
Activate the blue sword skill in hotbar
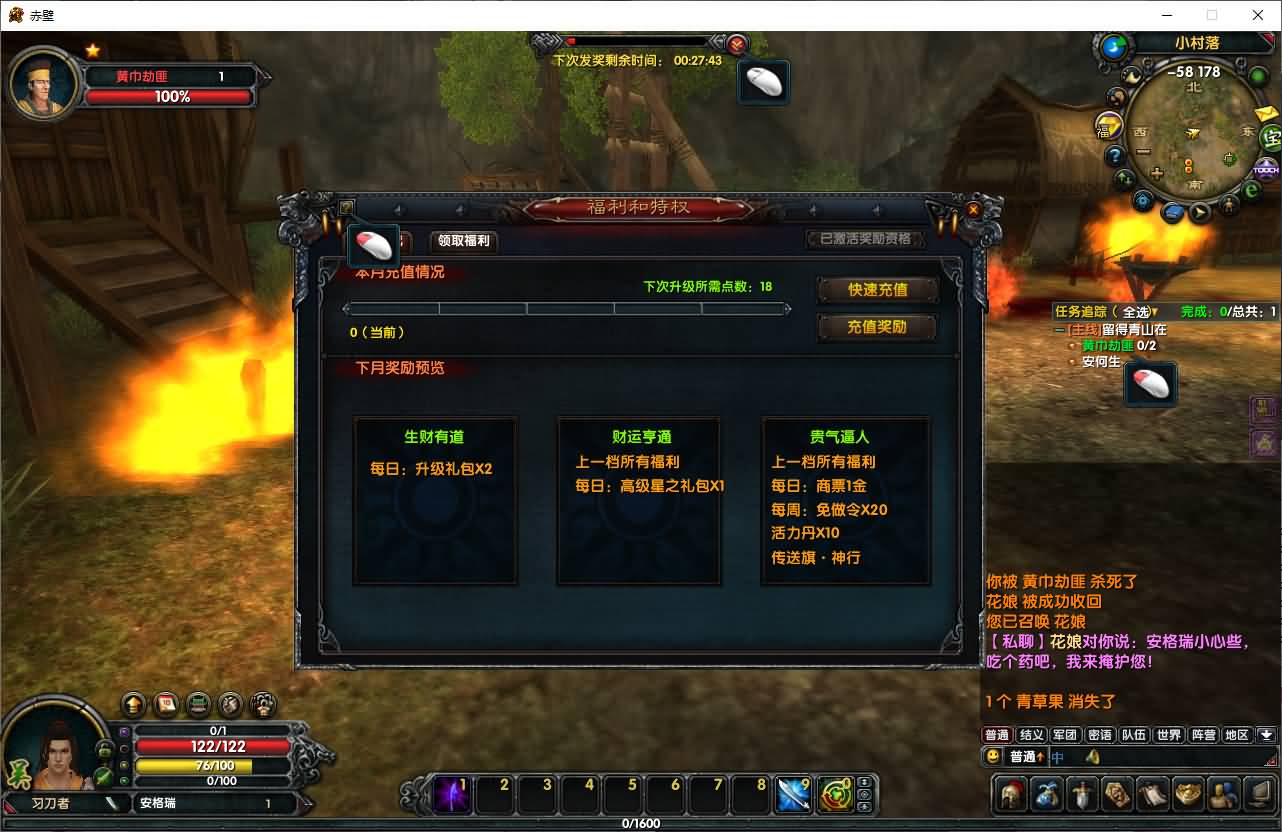tap(793, 796)
